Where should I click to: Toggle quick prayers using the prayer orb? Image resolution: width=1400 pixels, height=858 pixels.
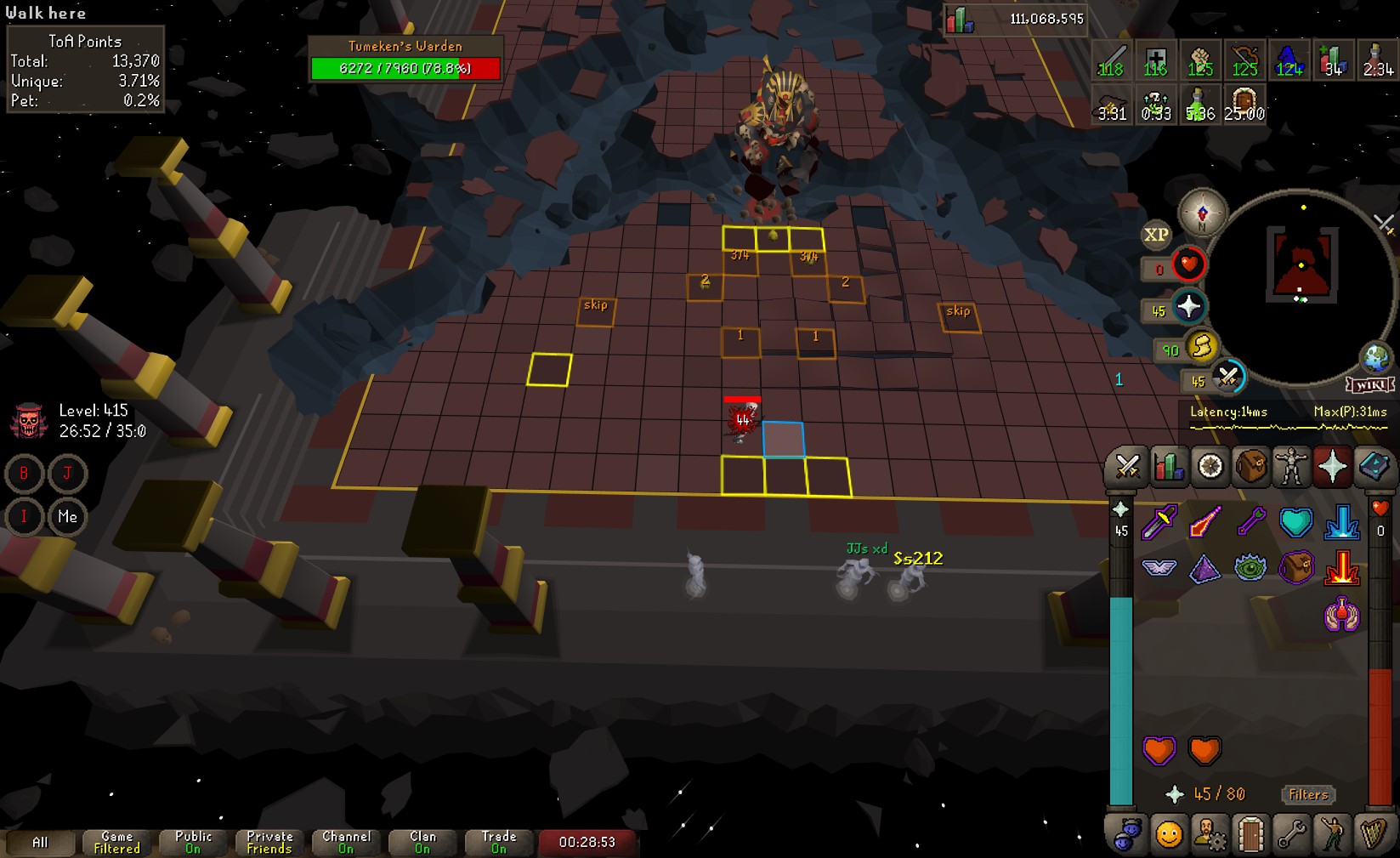tap(1188, 307)
